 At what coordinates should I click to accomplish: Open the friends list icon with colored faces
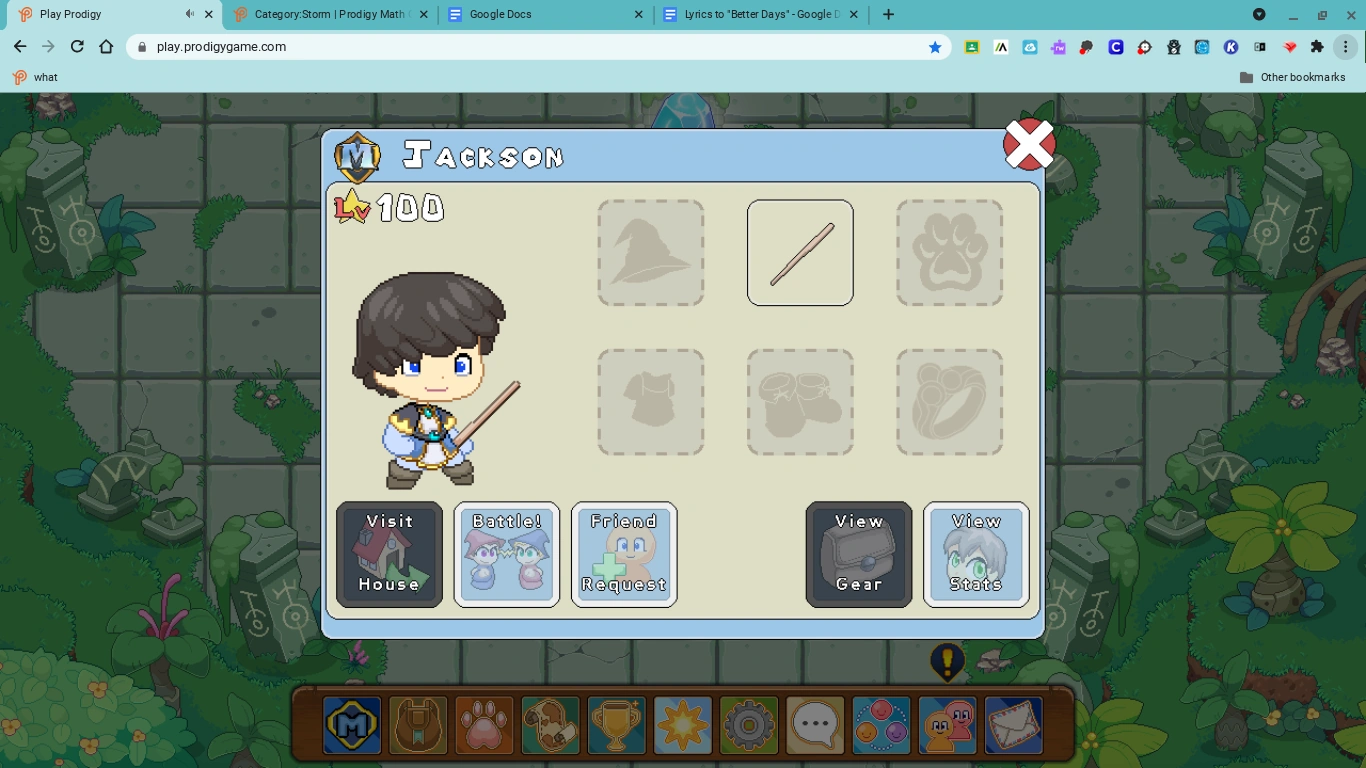pos(881,725)
